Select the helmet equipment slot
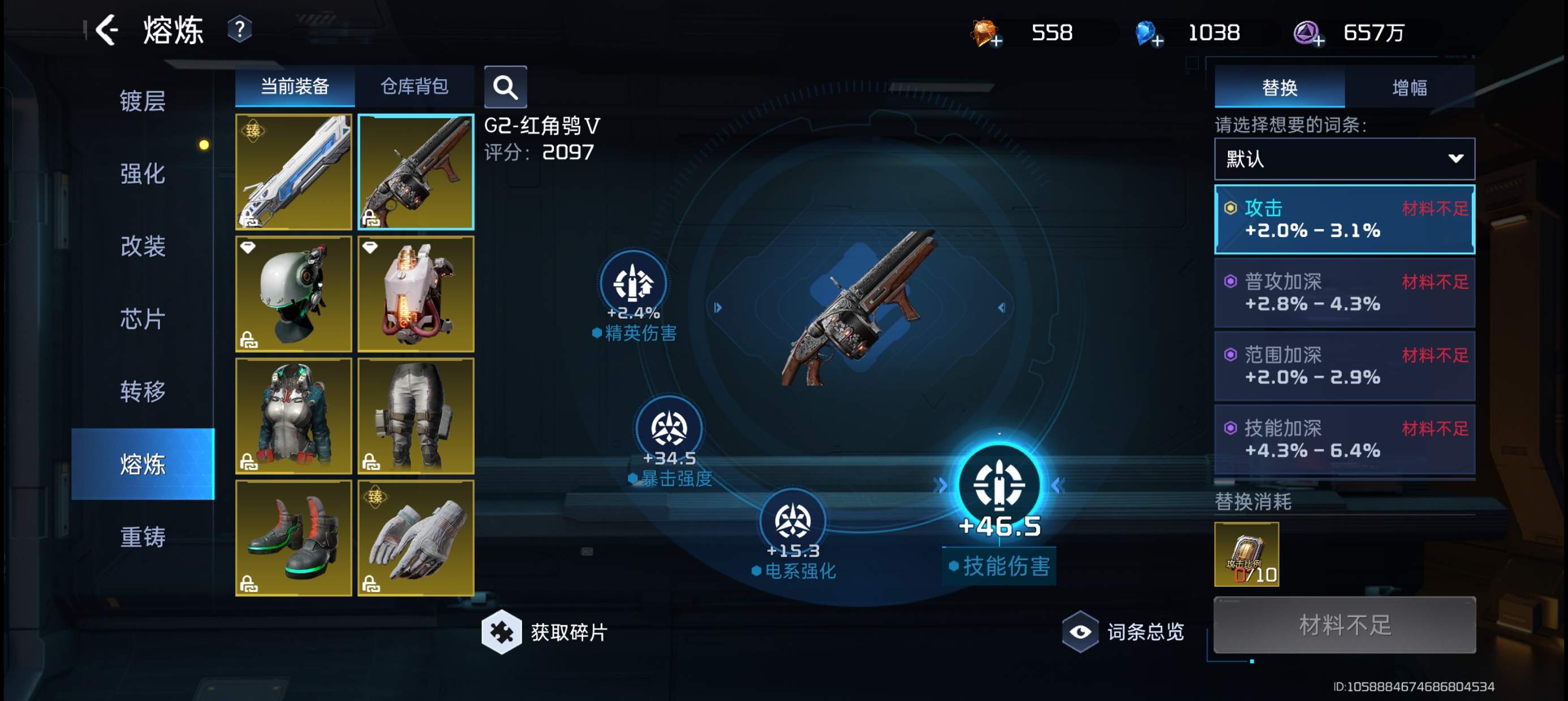1568x701 pixels. pos(294,294)
